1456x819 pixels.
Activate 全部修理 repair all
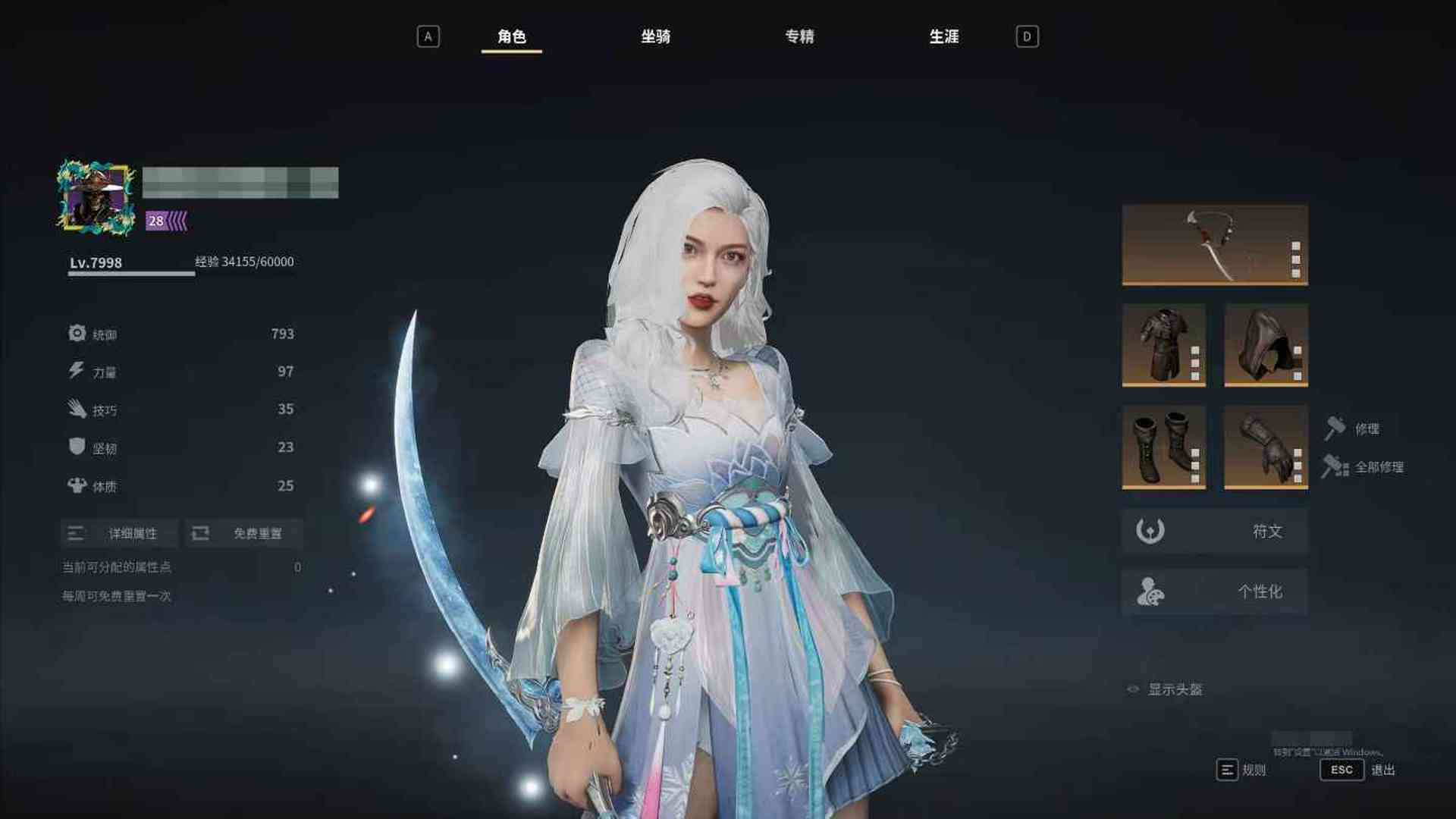[x=1363, y=467]
